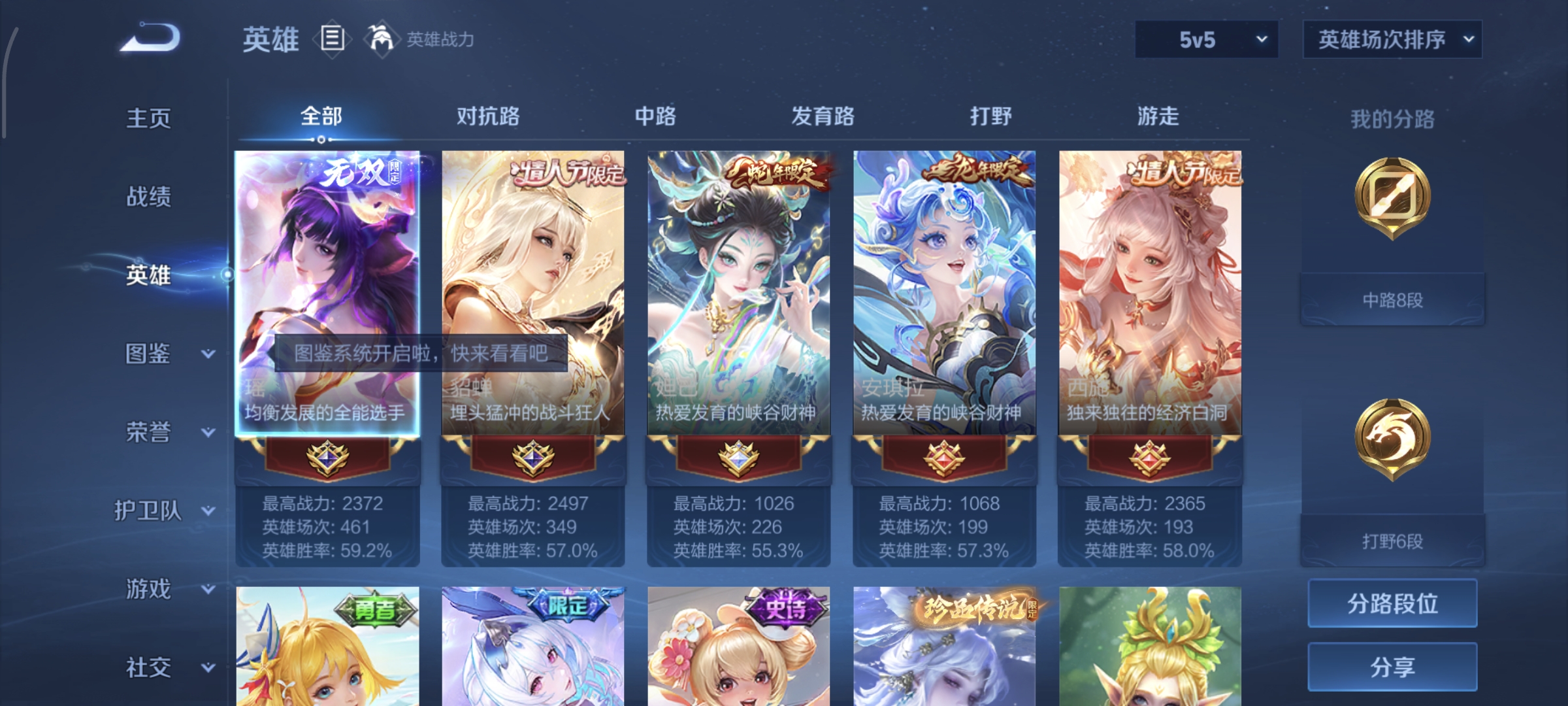Open the 英雄场次排序 sorting dropdown

click(1392, 39)
